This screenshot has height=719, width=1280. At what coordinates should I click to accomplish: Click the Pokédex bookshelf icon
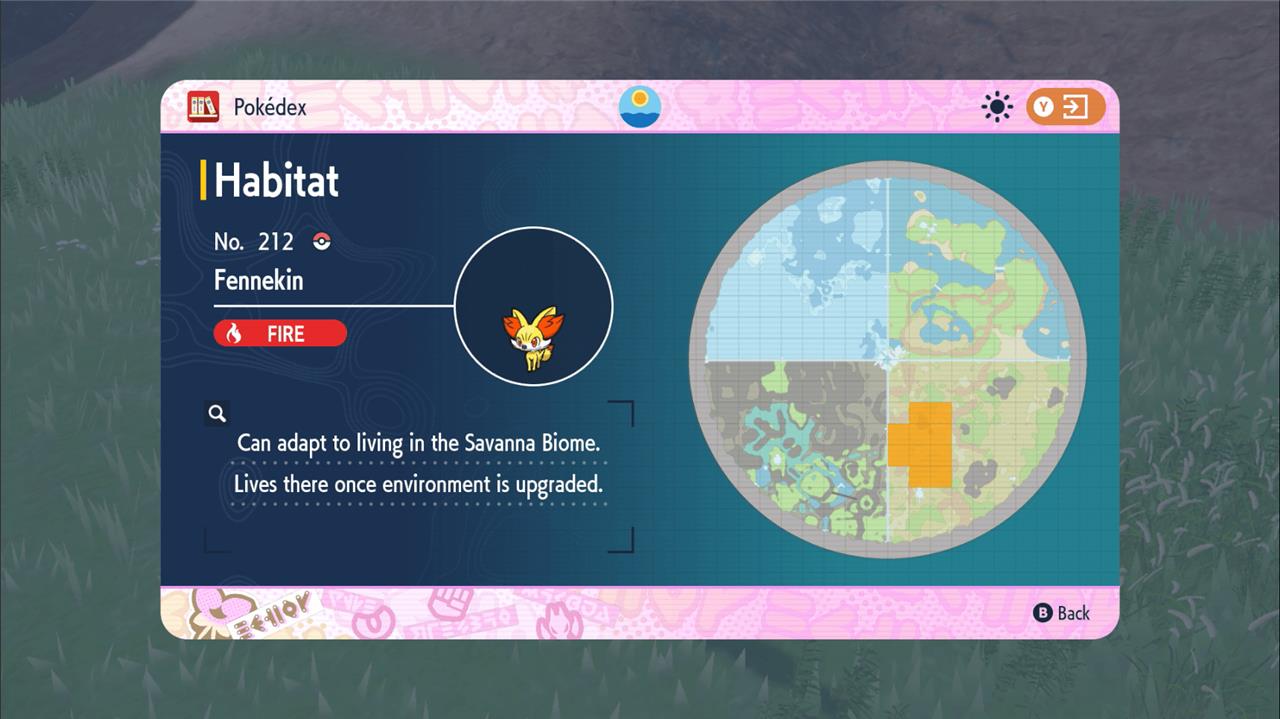click(x=203, y=107)
